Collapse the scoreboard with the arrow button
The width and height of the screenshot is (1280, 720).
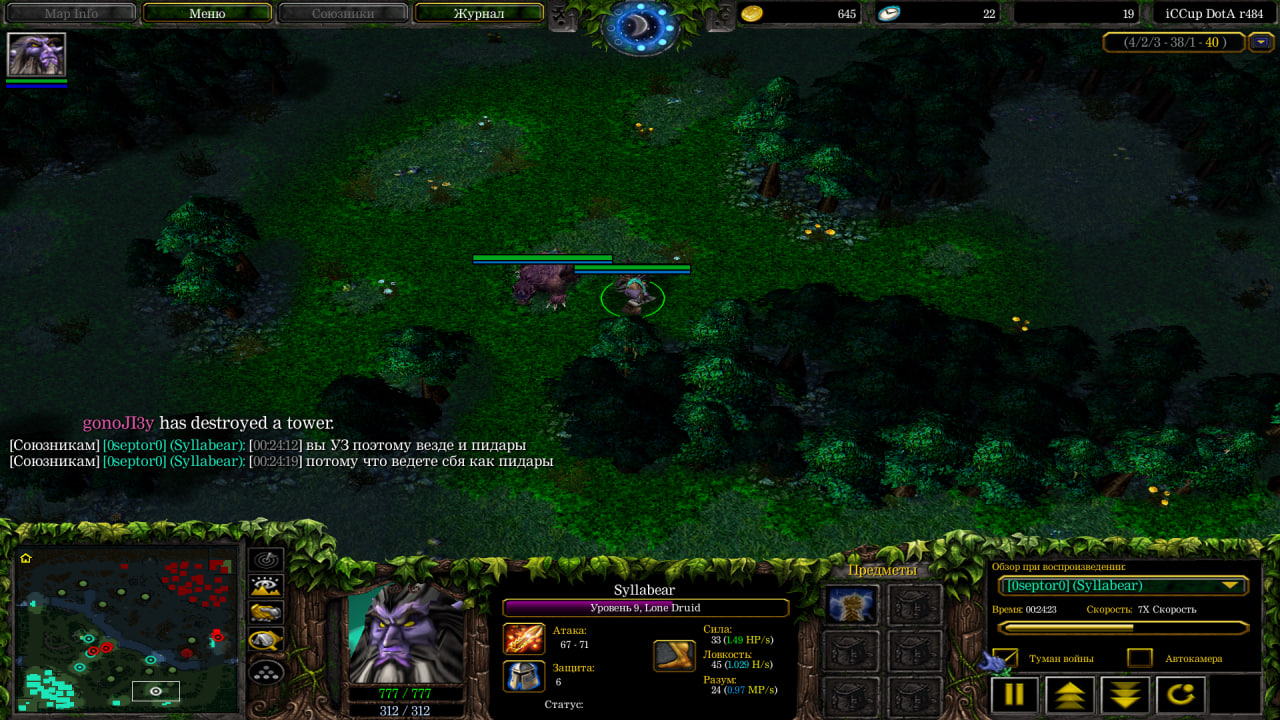pos(1261,42)
